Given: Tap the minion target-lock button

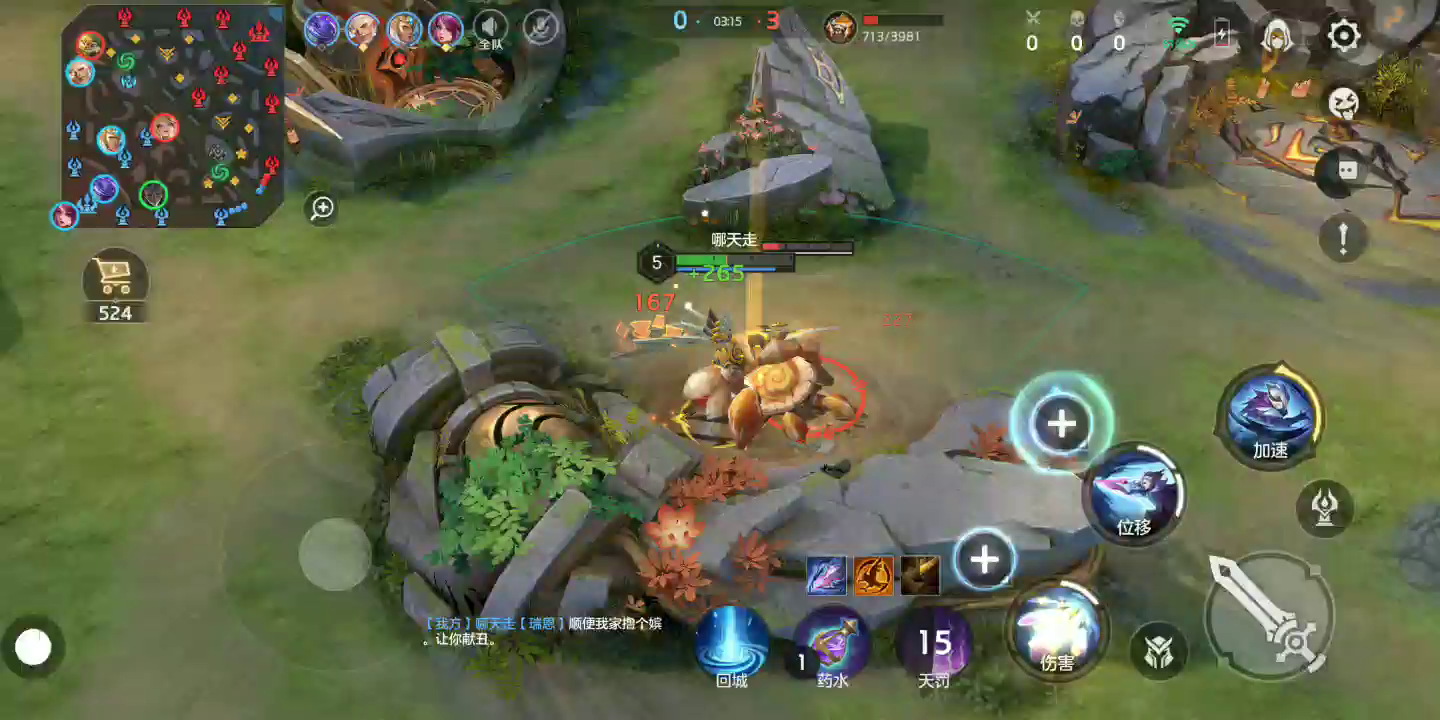Looking at the screenshot, I should [1158, 651].
